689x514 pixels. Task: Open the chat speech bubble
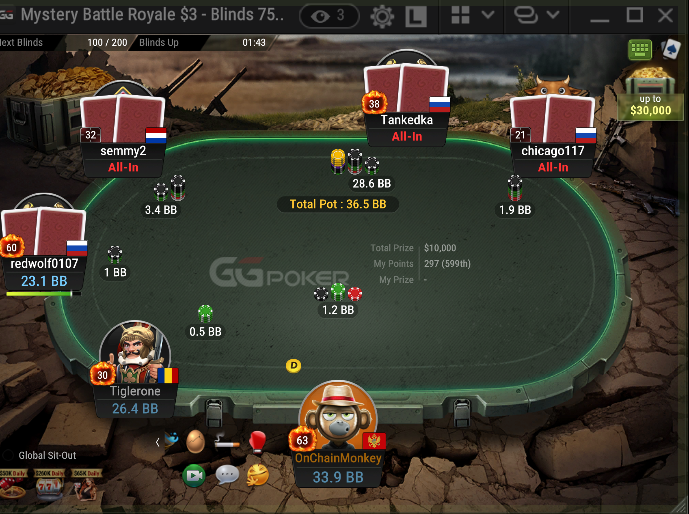tap(227, 474)
